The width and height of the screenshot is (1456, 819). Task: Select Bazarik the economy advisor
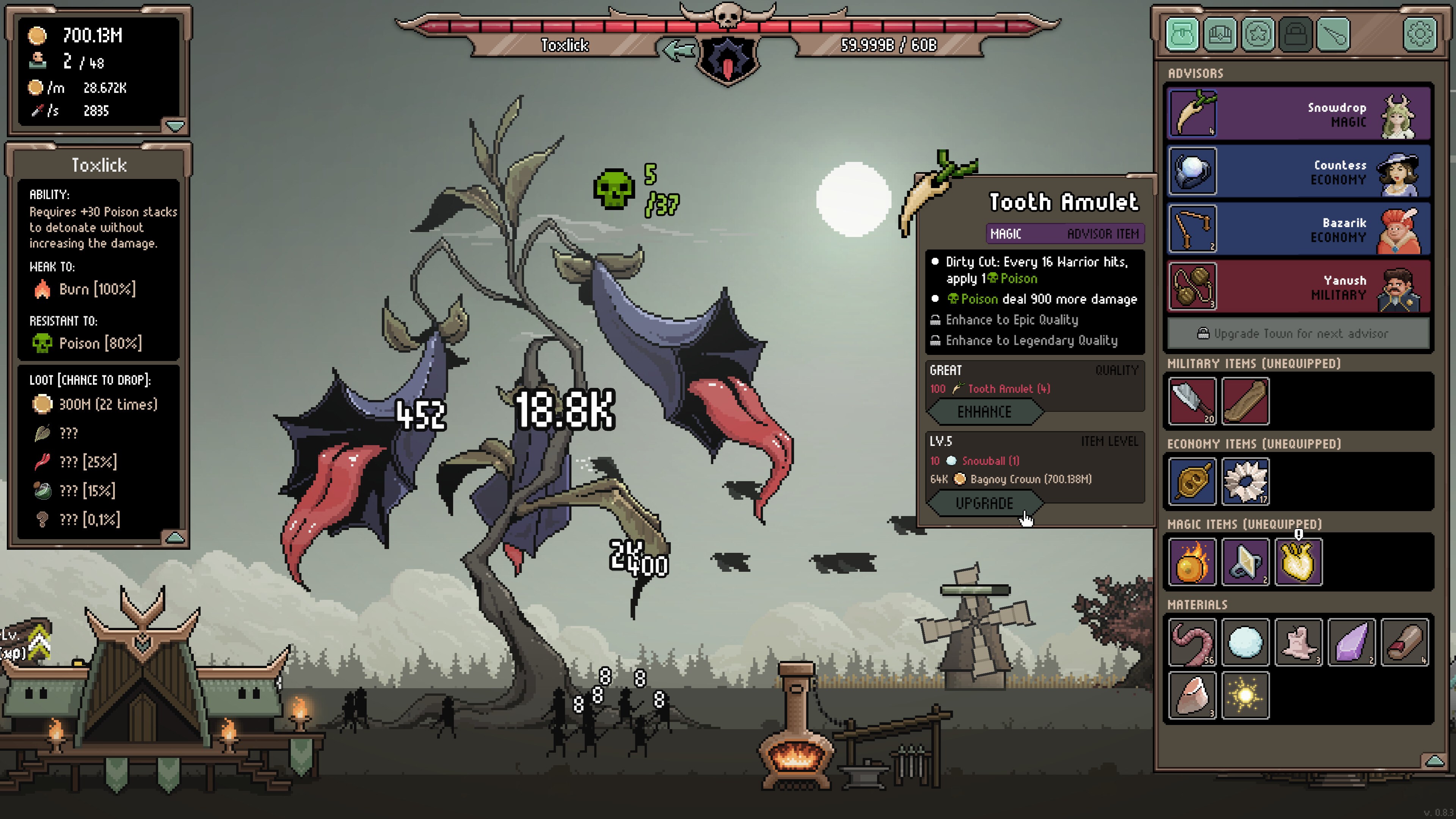point(1298,229)
